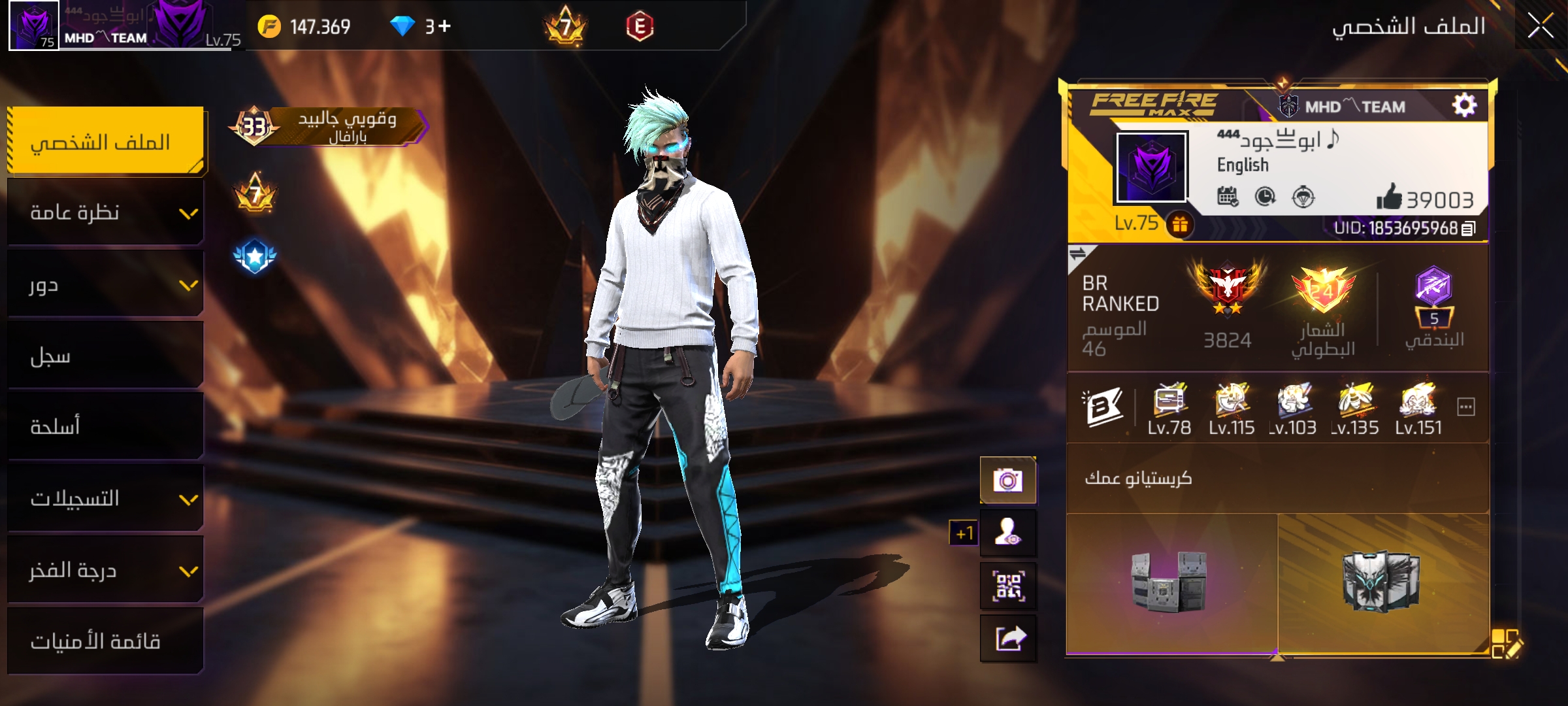Open the camera photo mode button

click(x=1007, y=481)
